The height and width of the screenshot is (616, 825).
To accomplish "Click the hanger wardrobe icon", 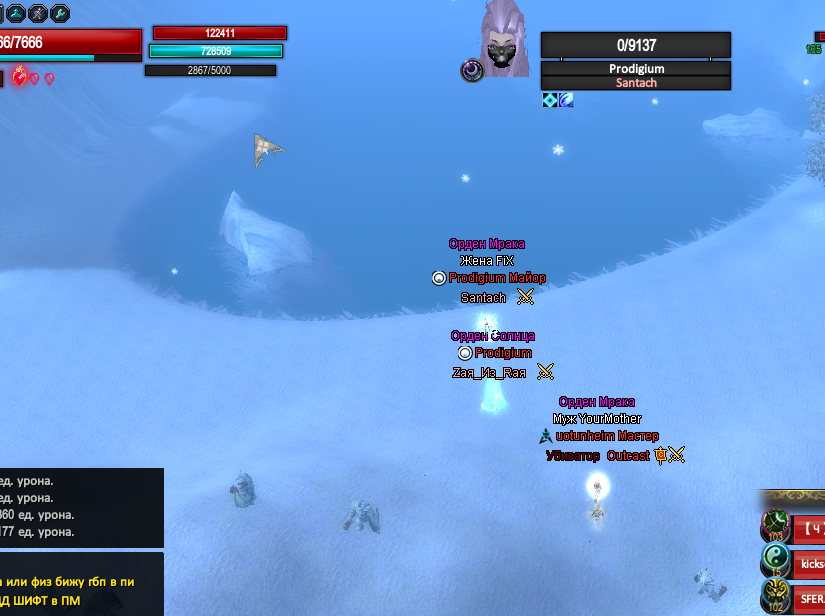I will (14, 13).
